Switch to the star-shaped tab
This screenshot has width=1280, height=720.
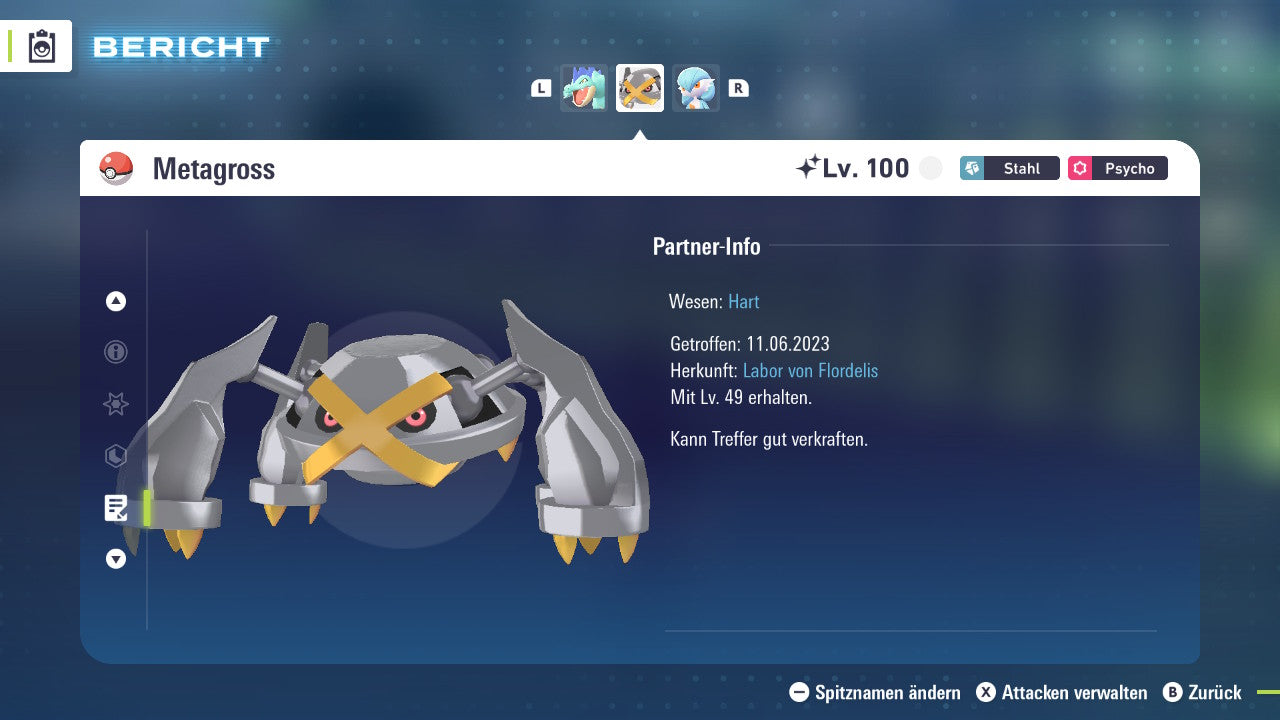116,404
